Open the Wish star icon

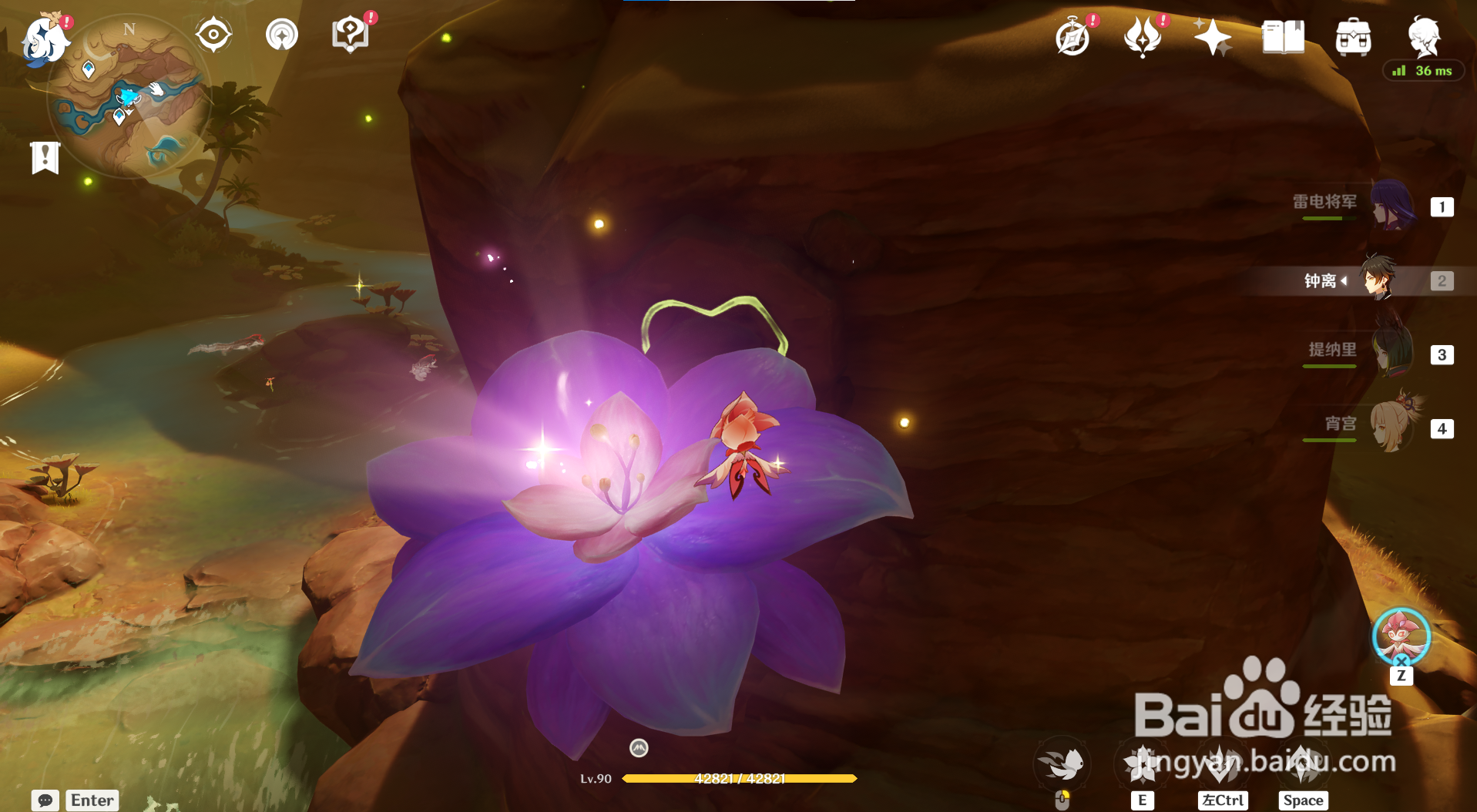[1212, 37]
